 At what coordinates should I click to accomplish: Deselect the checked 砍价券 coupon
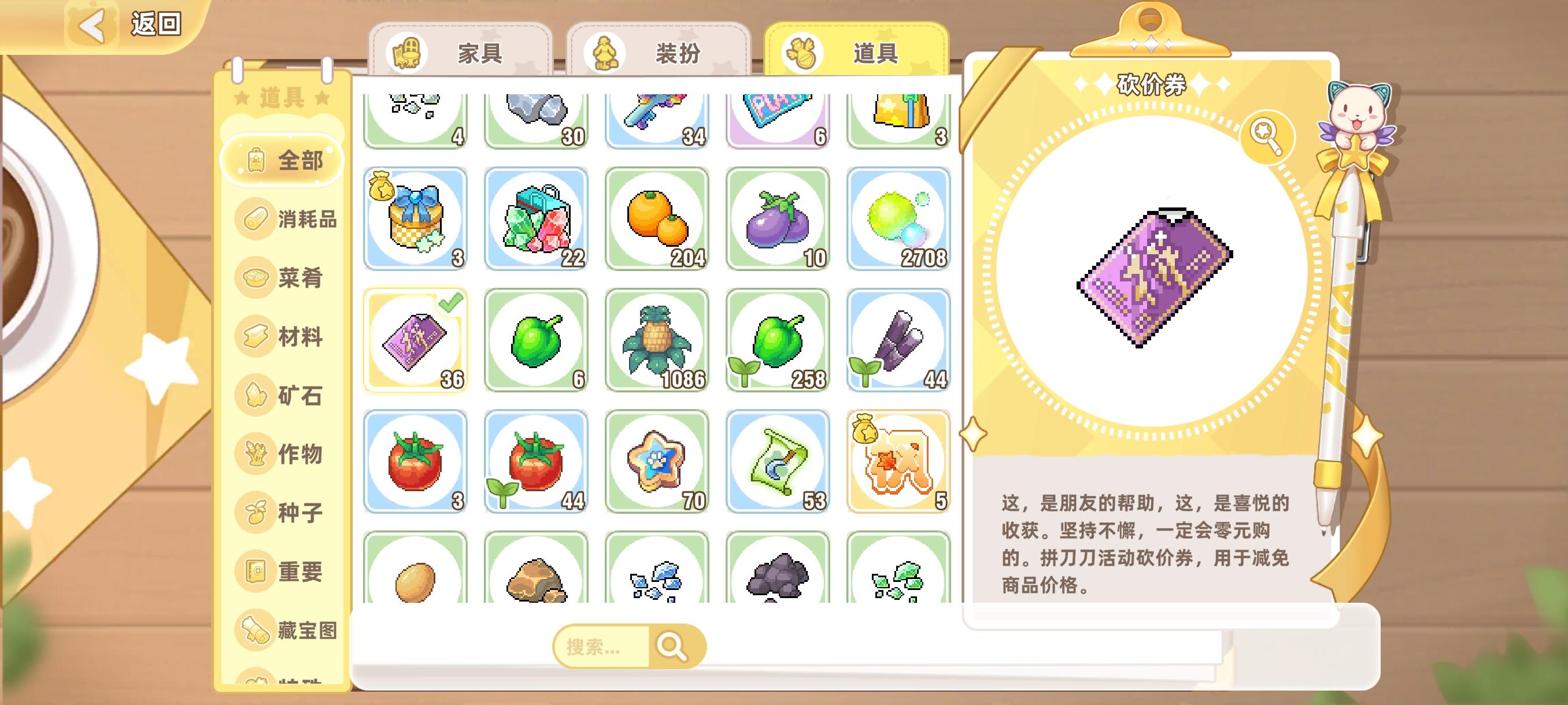click(415, 339)
